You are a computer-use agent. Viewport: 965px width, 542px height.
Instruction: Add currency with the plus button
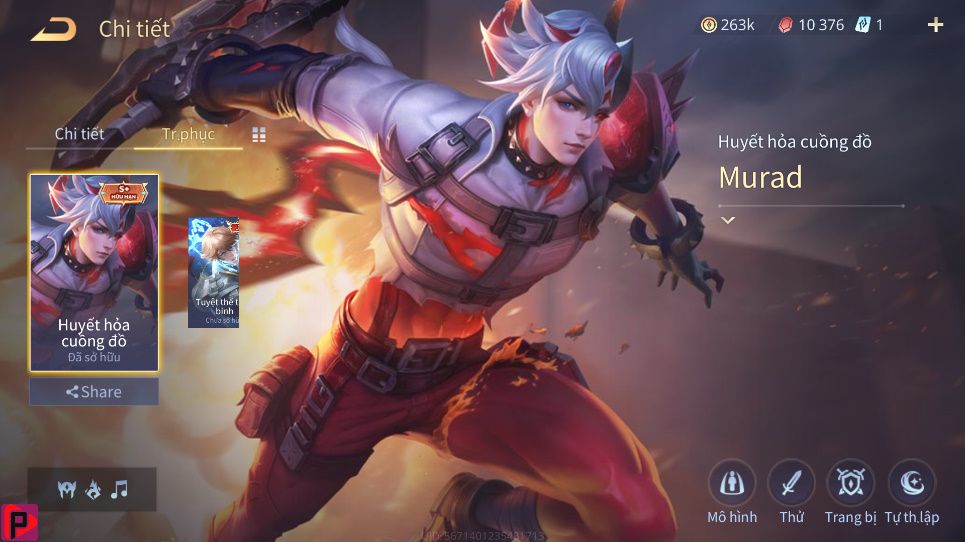[936, 25]
